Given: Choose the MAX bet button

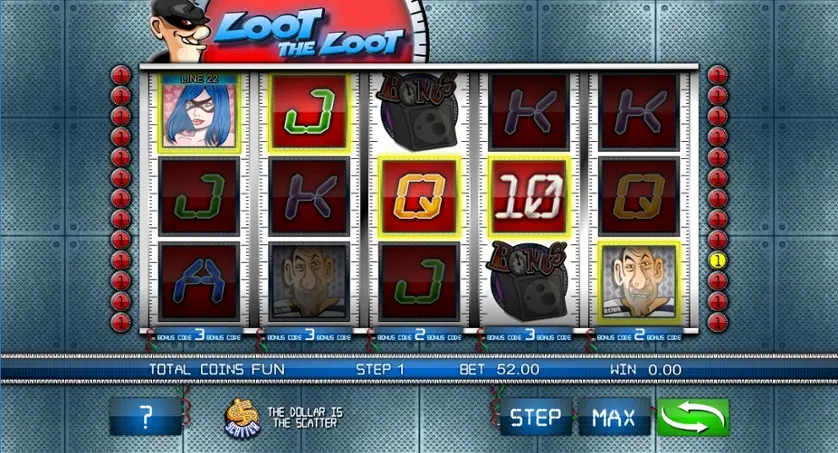Looking at the screenshot, I should 614,417.
